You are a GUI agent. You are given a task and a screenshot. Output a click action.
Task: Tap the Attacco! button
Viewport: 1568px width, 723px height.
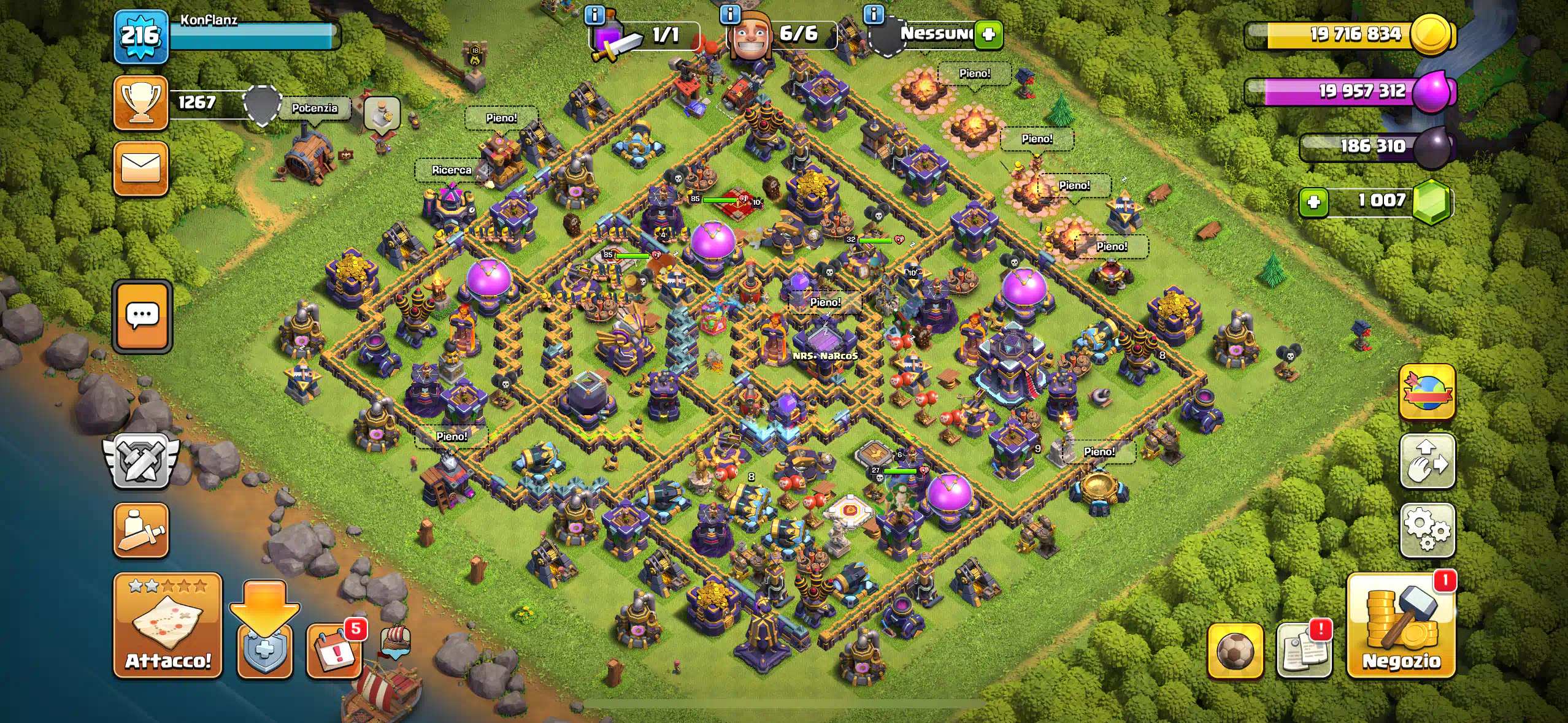coord(167,626)
